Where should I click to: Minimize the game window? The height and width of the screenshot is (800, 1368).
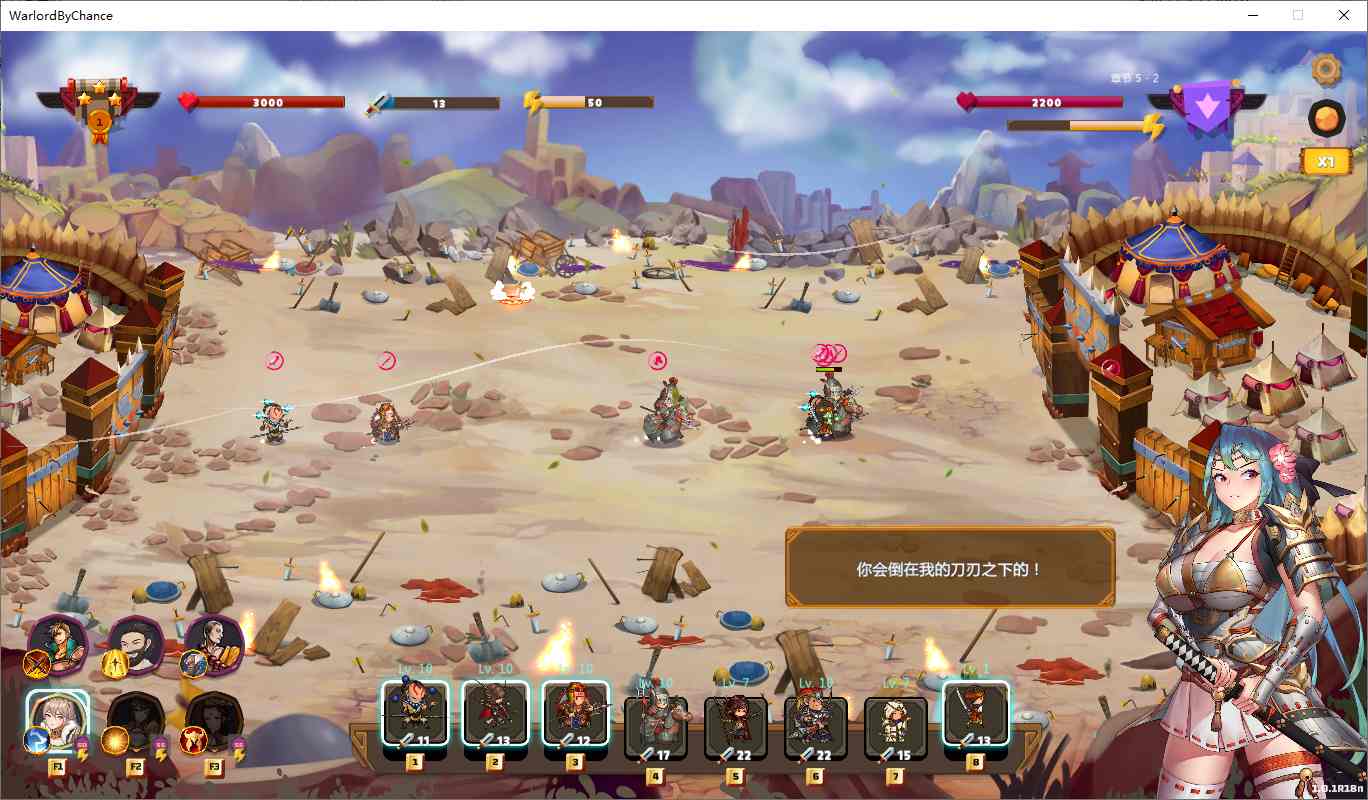[x=1253, y=15]
